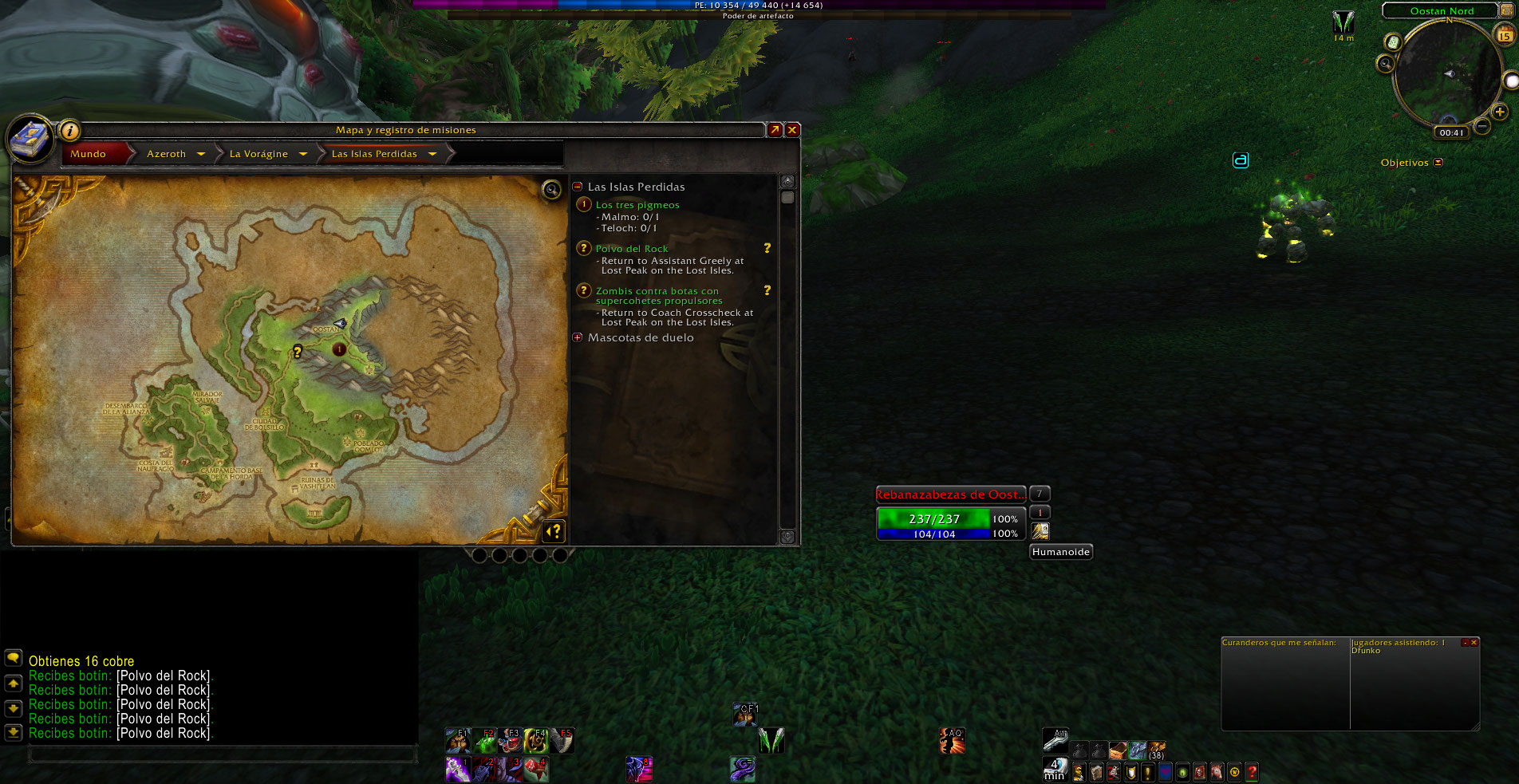1519x784 pixels.
Task: Select the quest Los tres pigmeos
Action: pyautogui.click(x=637, y=205)
